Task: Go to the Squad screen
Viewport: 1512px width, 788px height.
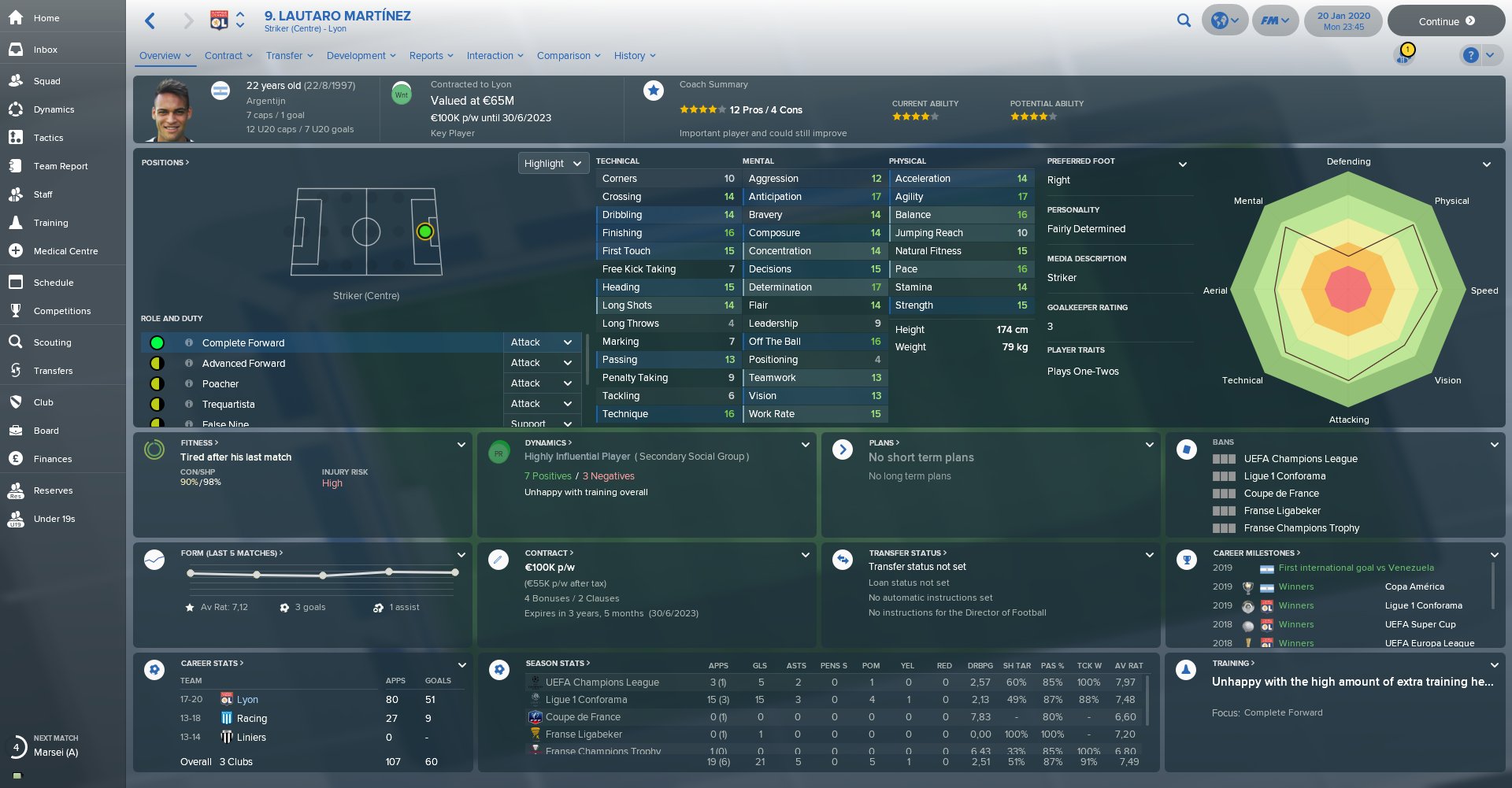Action: point(46,81)
